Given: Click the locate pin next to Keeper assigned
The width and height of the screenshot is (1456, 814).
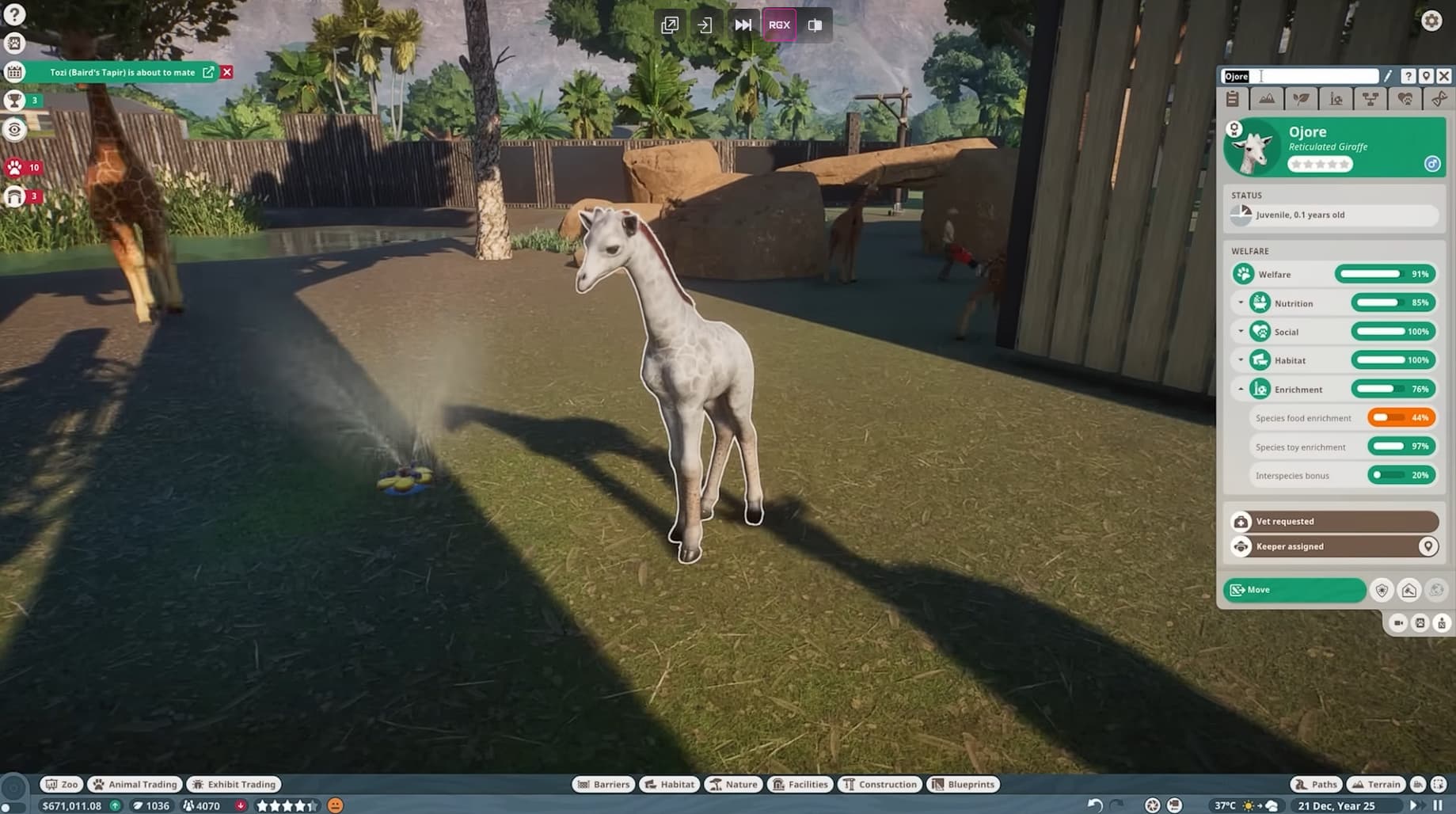Looking at the screenshot, I should pos(1429,546).
